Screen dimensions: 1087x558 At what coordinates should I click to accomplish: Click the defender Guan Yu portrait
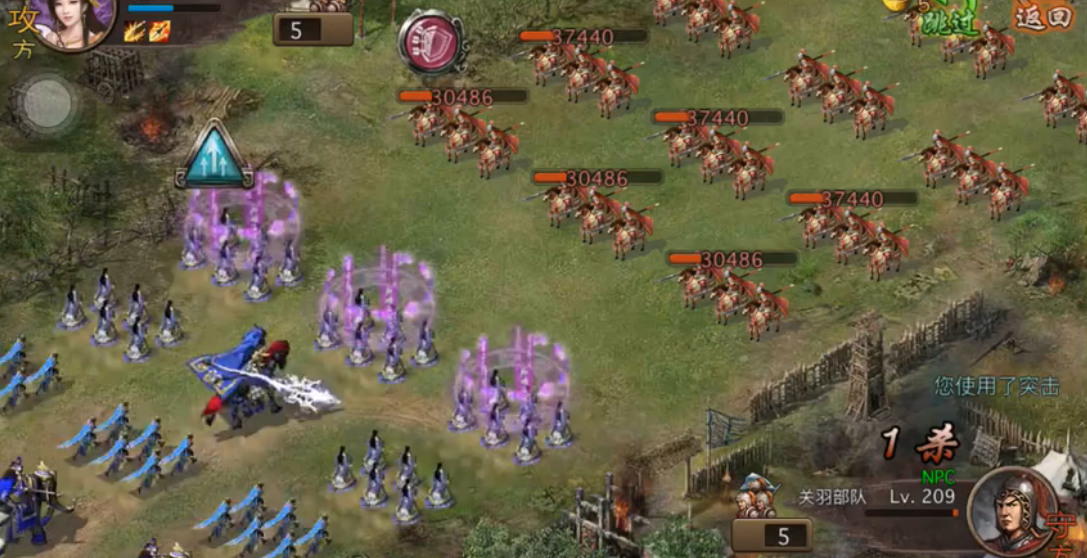point(1010,512)
